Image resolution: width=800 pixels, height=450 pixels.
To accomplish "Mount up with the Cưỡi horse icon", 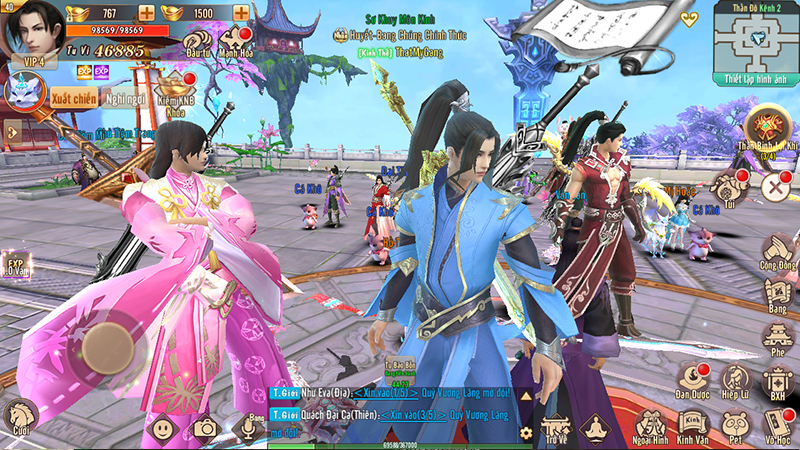I will 18,416.
